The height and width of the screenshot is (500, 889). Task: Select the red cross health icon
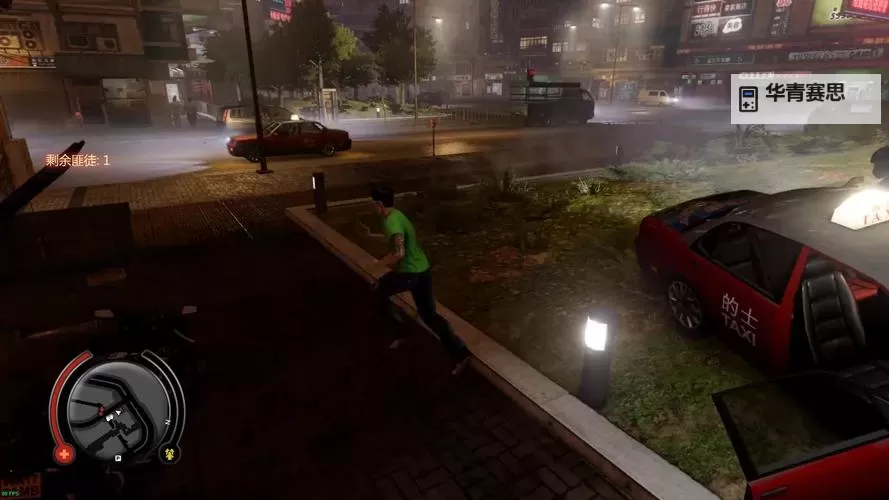[64, 454]
